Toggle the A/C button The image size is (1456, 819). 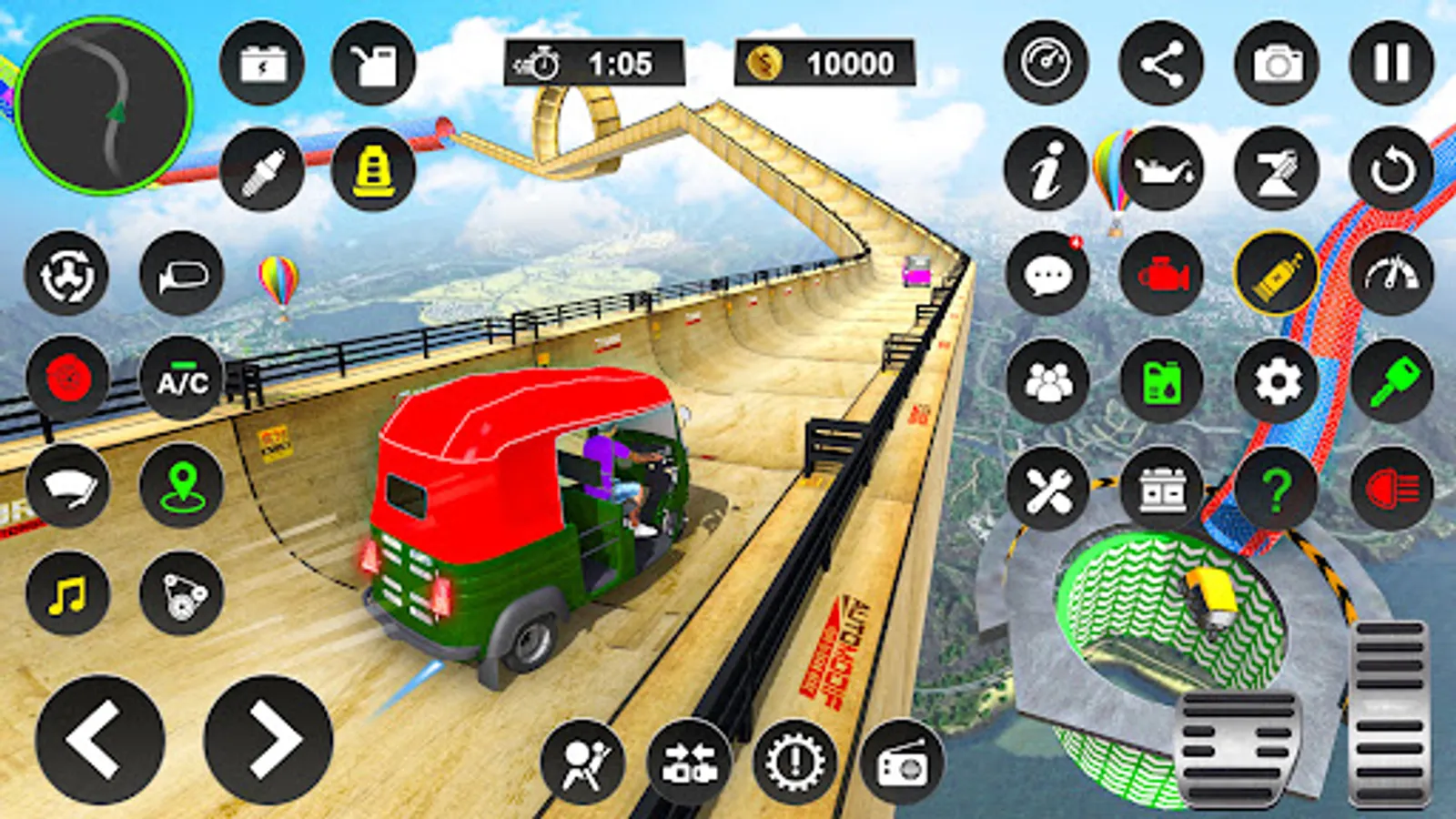click(182, 379)
